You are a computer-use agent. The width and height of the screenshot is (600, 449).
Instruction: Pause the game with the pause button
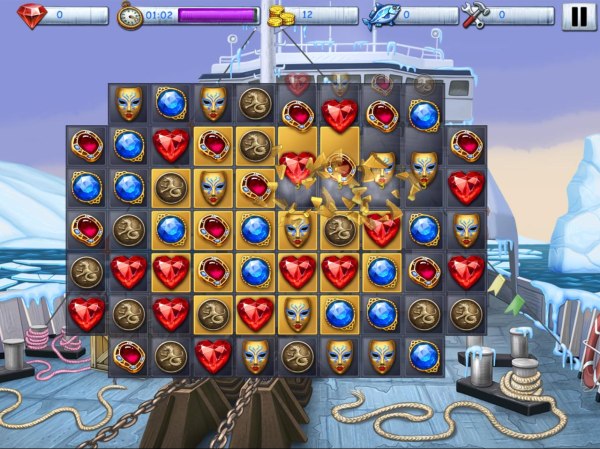click(x=577, y=16)
